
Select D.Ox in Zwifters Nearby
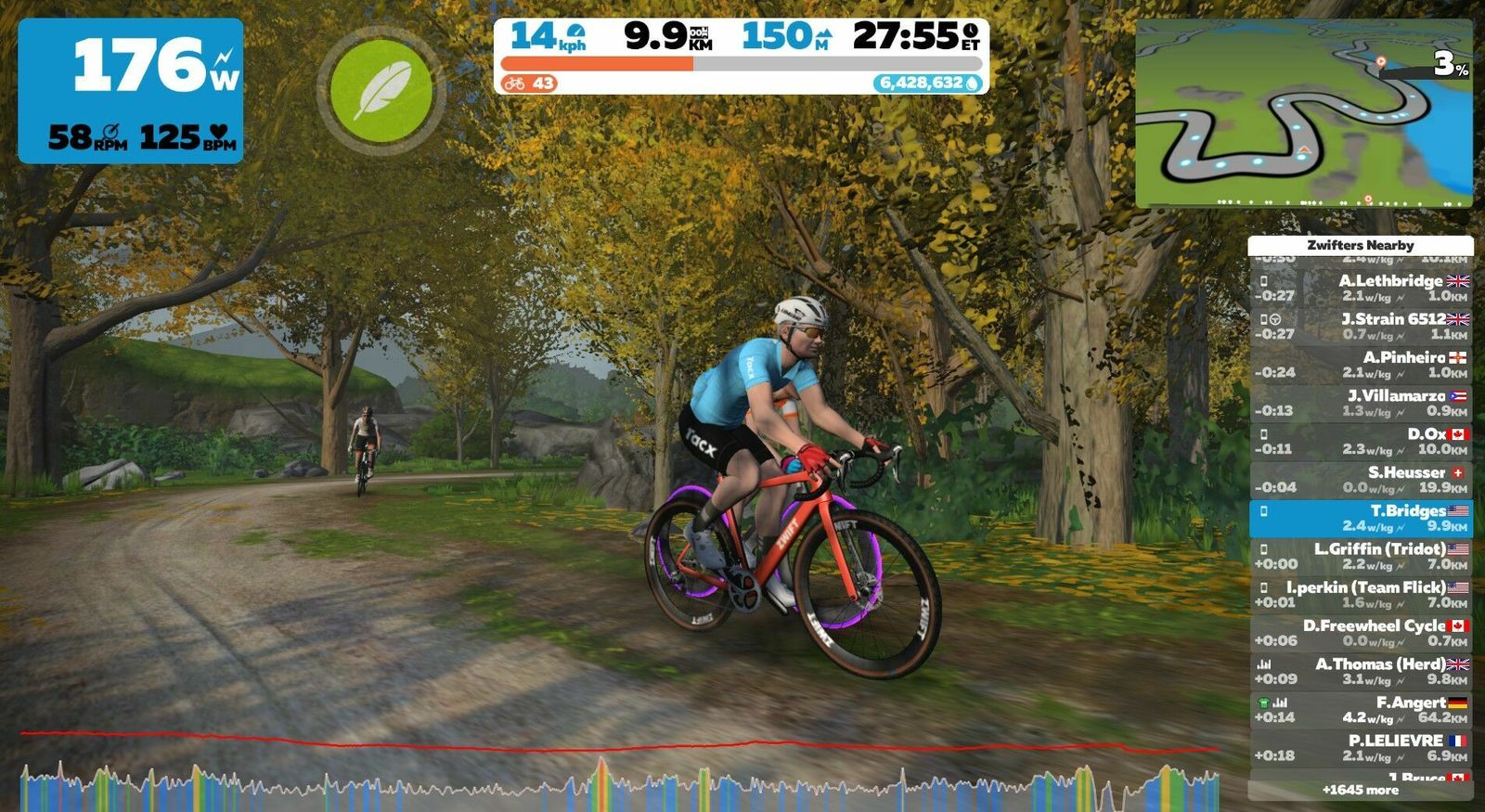(1361, 441)
